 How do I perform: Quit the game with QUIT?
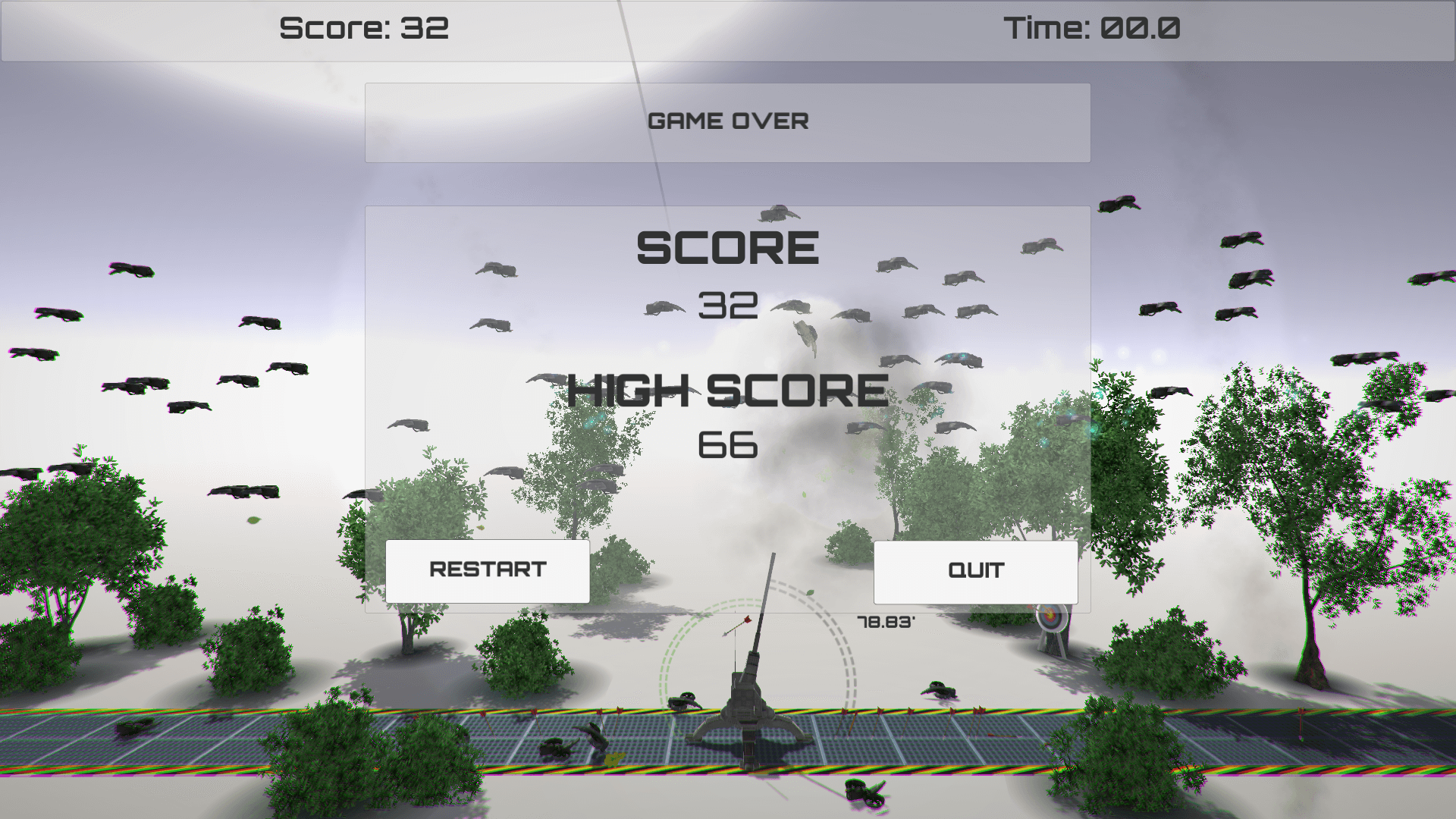click(x=975, y=572)
